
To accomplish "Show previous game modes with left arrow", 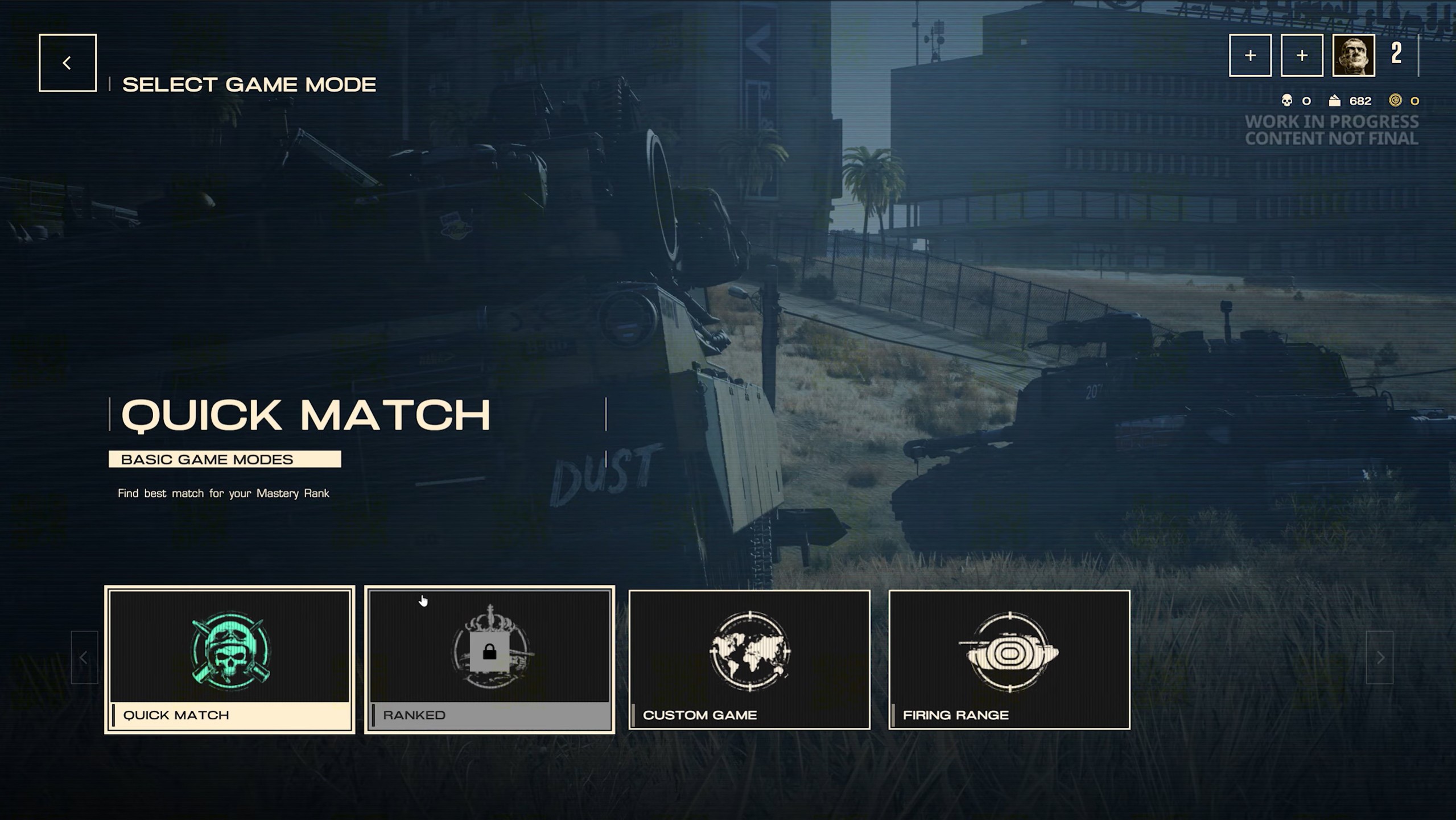I will (x=84, y=658).
